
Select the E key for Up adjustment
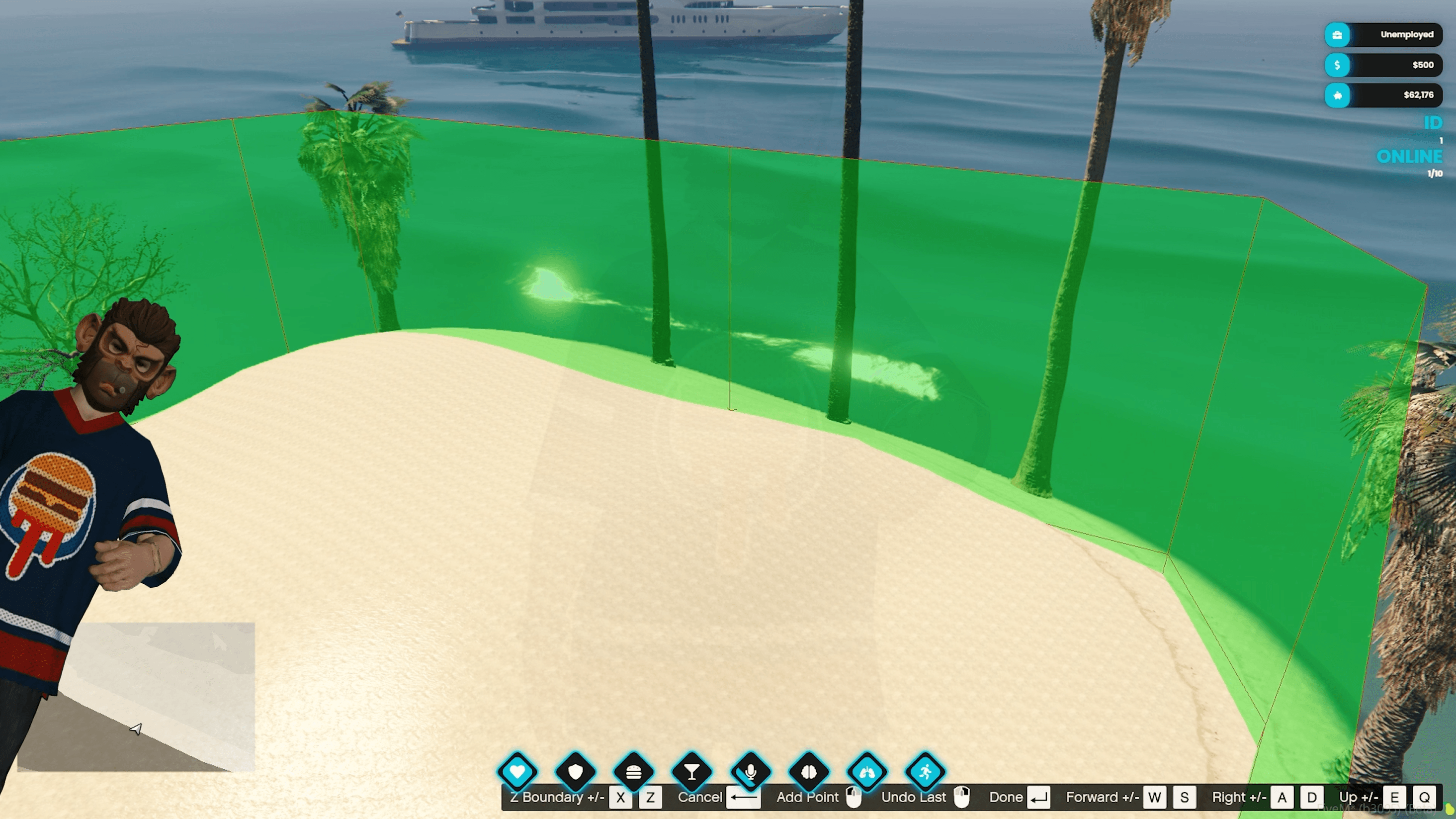coord(1394,797)
